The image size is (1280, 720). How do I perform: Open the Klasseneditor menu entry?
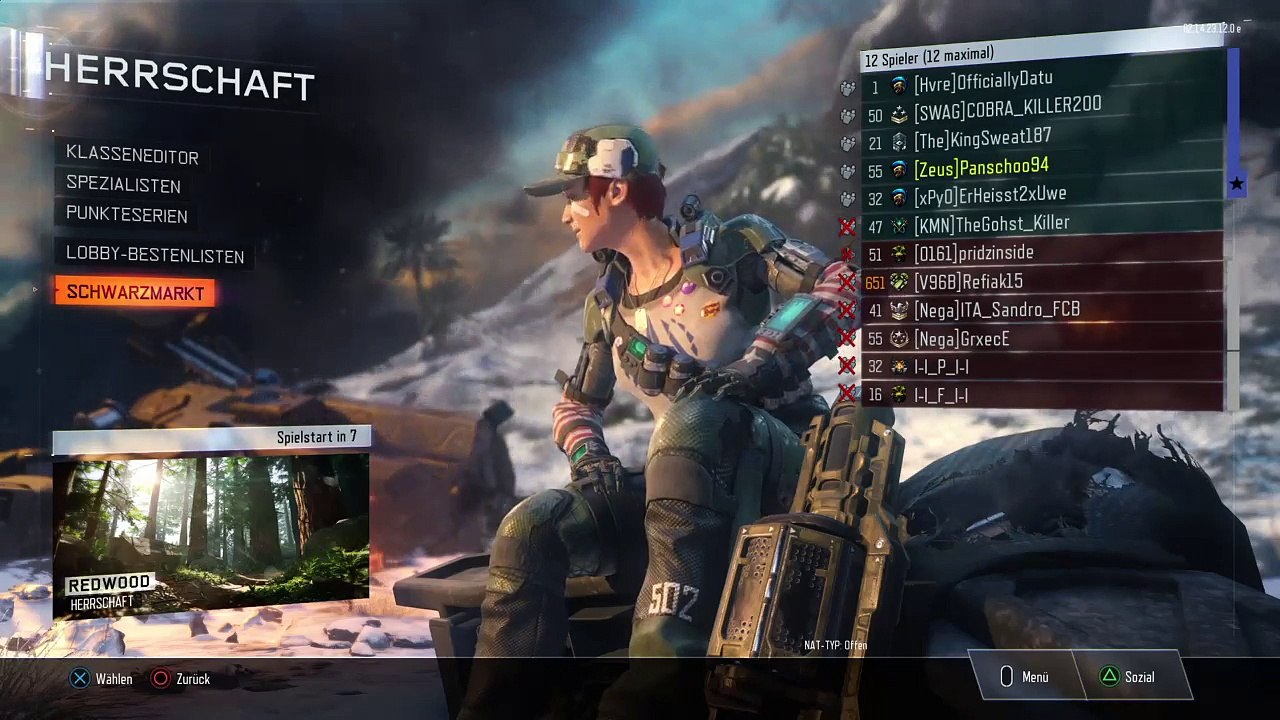[x=132, y=156]
